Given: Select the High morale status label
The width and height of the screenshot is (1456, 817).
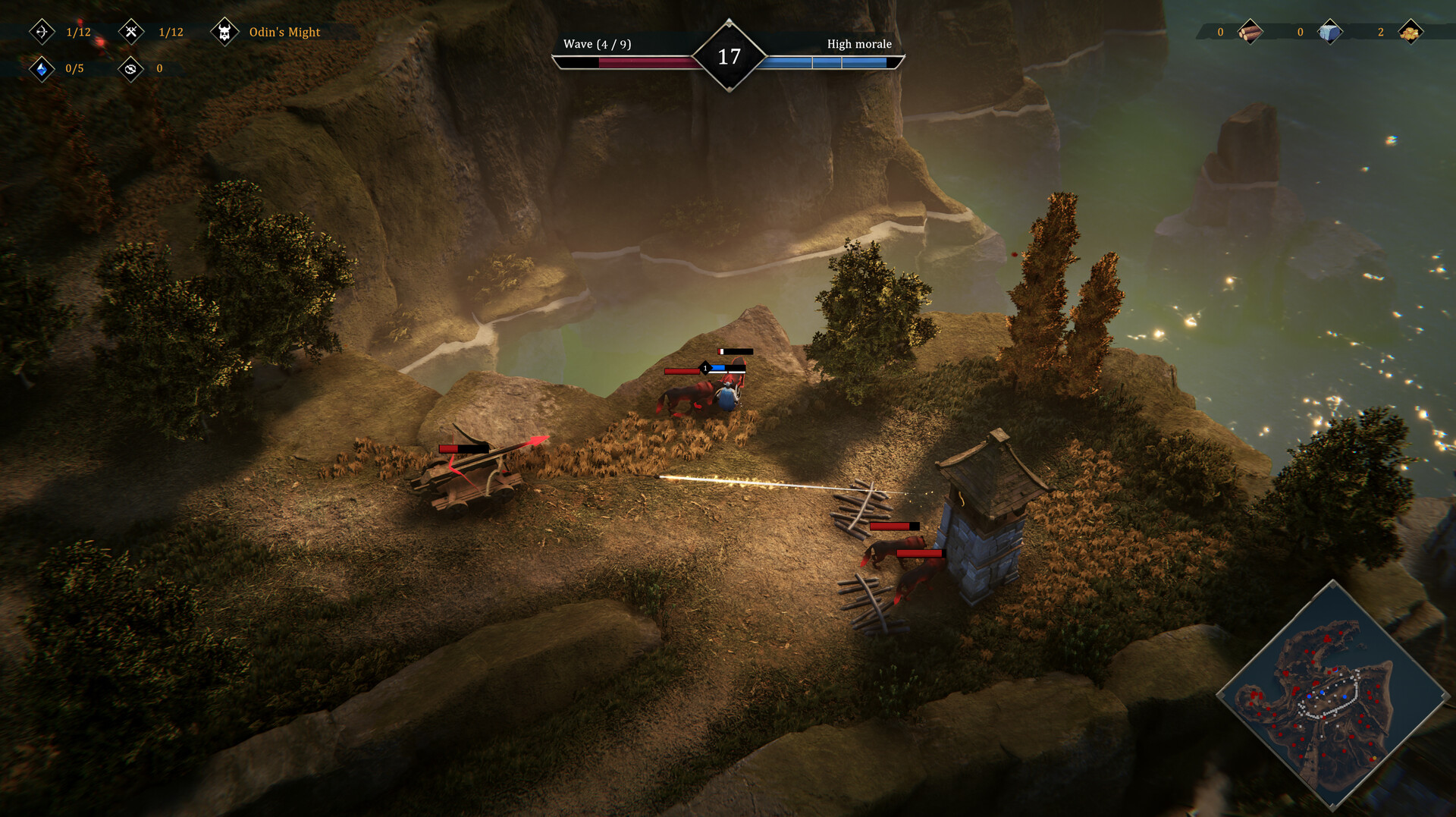Looking at the screenshot, I should (x=859, y=44).
